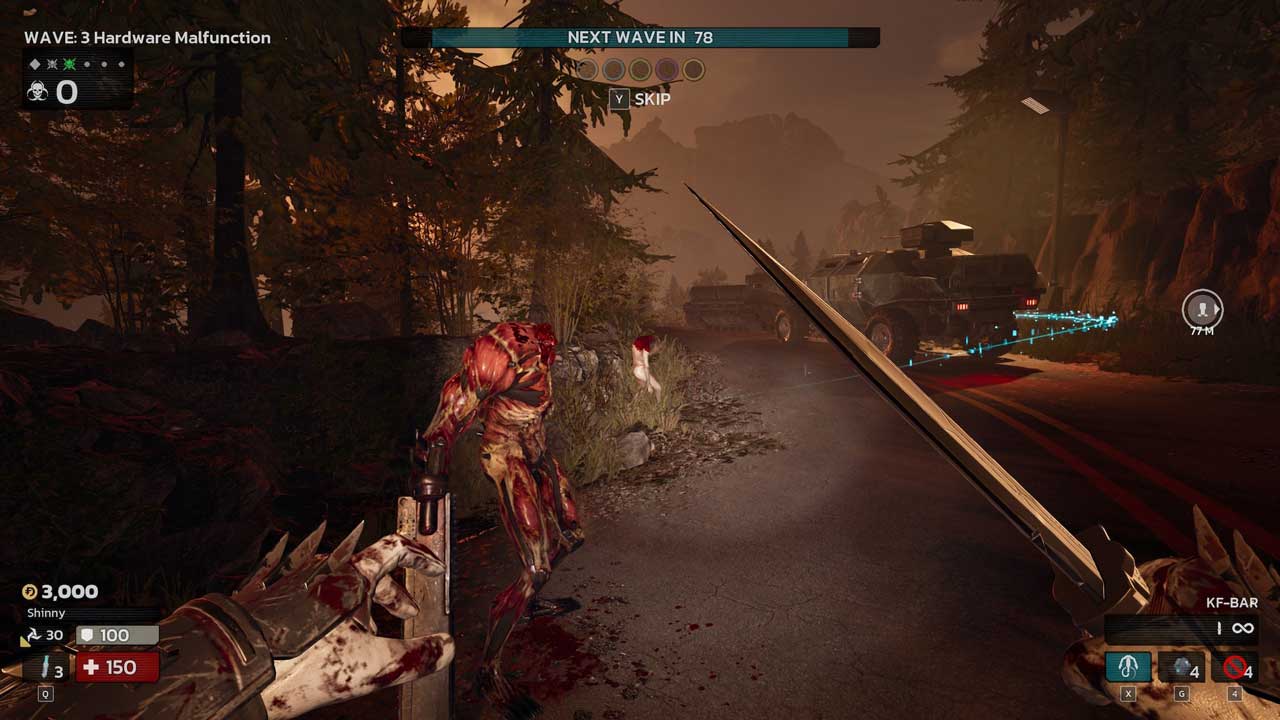
Task: Select the crossed-out red circle item slot
Action: coord(1234,666)
